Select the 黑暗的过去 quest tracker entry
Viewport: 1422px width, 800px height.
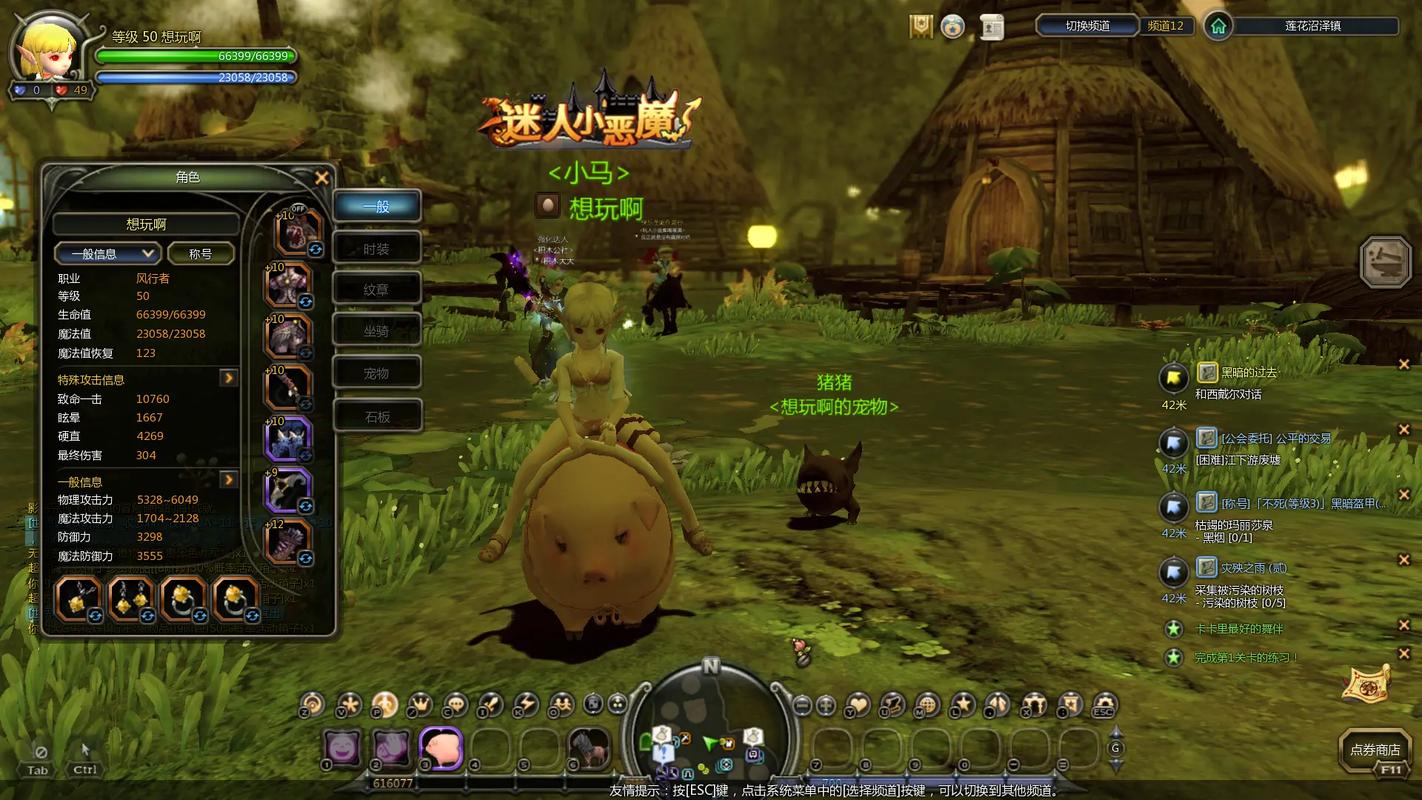point(1248,373)
